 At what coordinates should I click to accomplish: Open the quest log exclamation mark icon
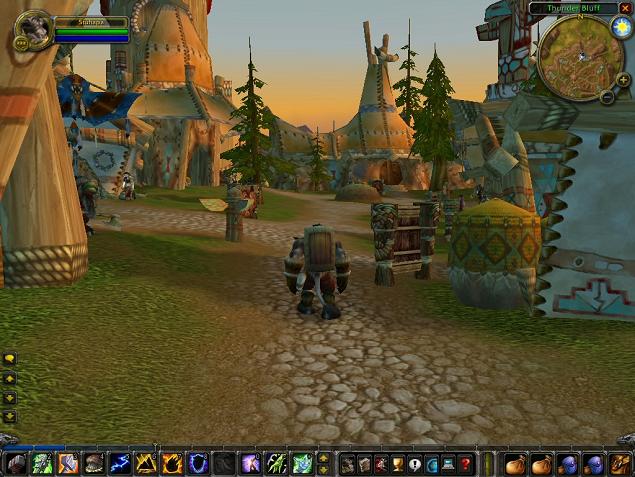(x=414, y=464)
